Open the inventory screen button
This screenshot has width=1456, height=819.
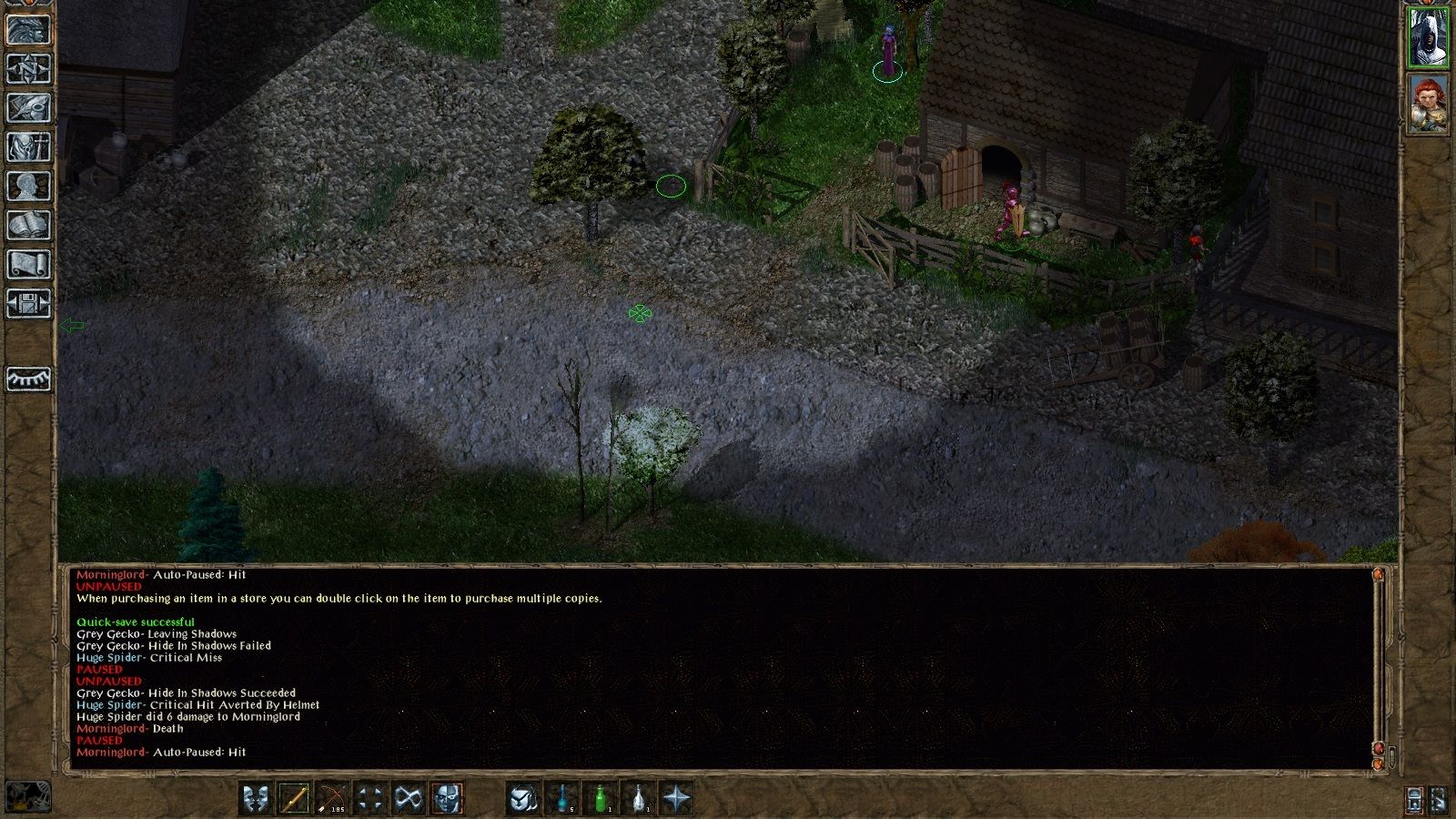[28, 147]
